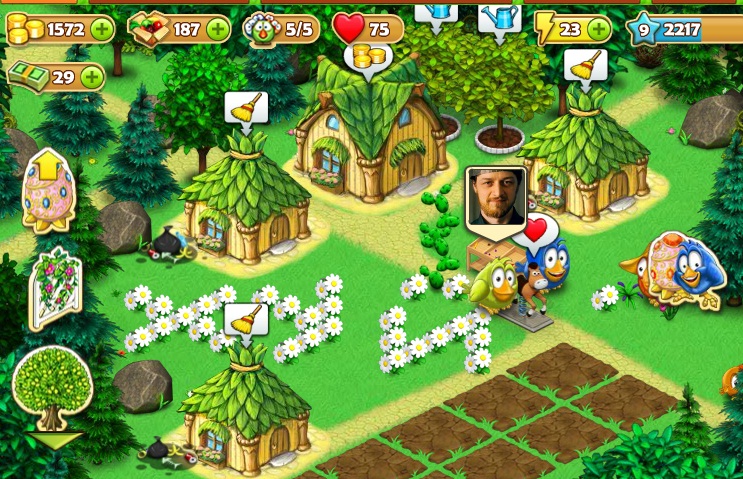Get more green cash via plus button
This screenshot has height=479, width=743.
(91, 76)
